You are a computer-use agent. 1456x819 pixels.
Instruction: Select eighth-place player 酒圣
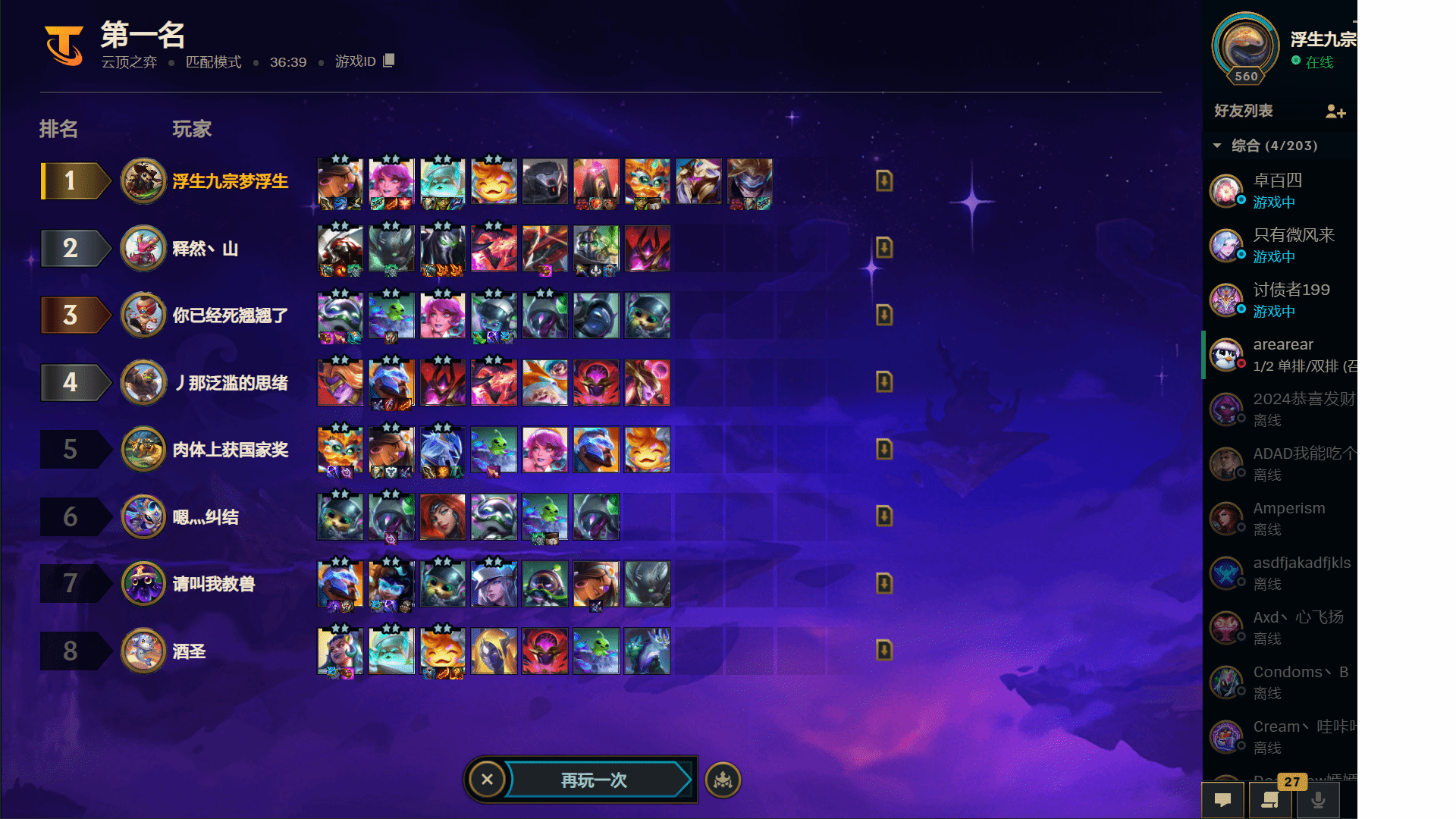(189, 651)
